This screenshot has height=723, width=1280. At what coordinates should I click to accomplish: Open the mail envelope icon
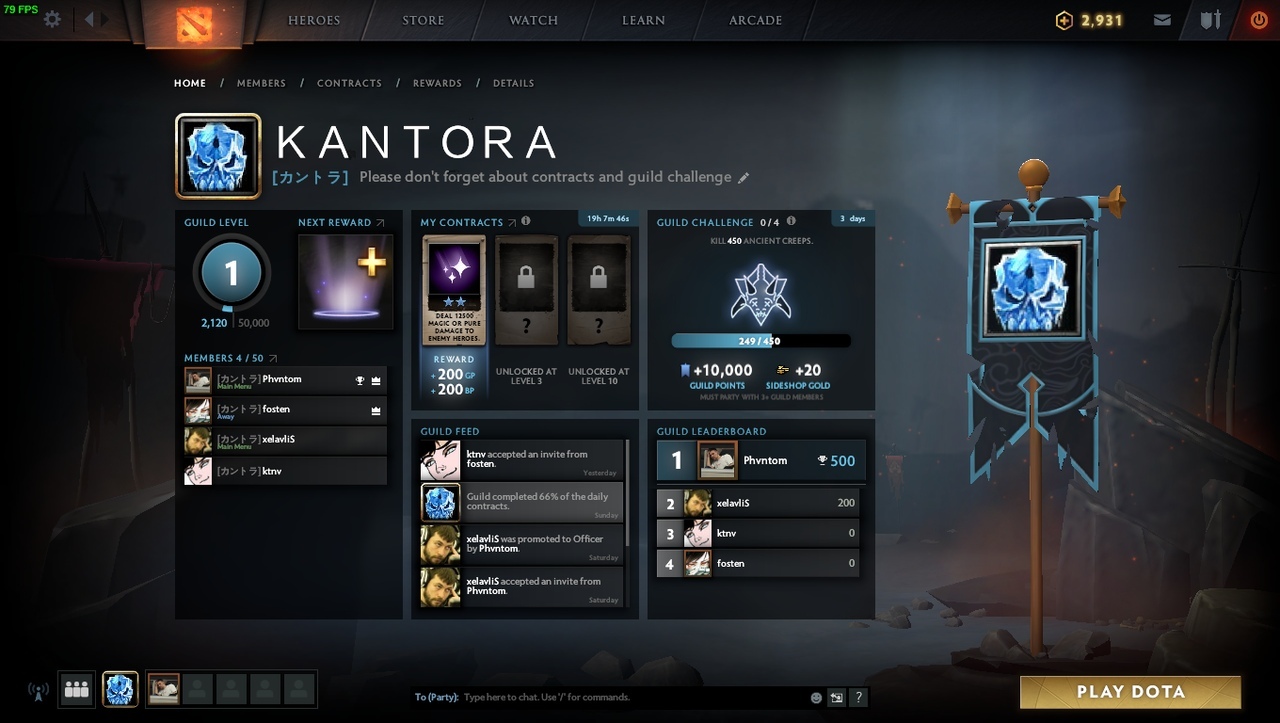[x=1162, y=20]
